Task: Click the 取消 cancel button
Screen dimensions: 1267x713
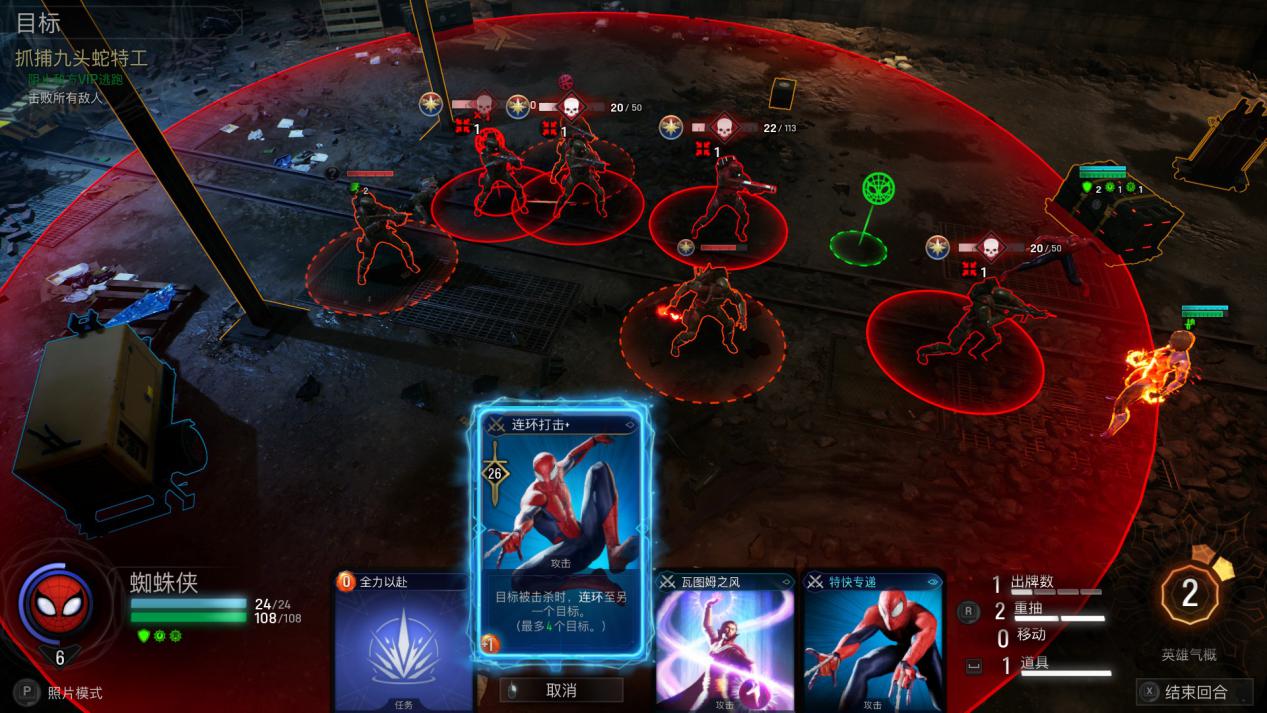Action: point(561,690)
